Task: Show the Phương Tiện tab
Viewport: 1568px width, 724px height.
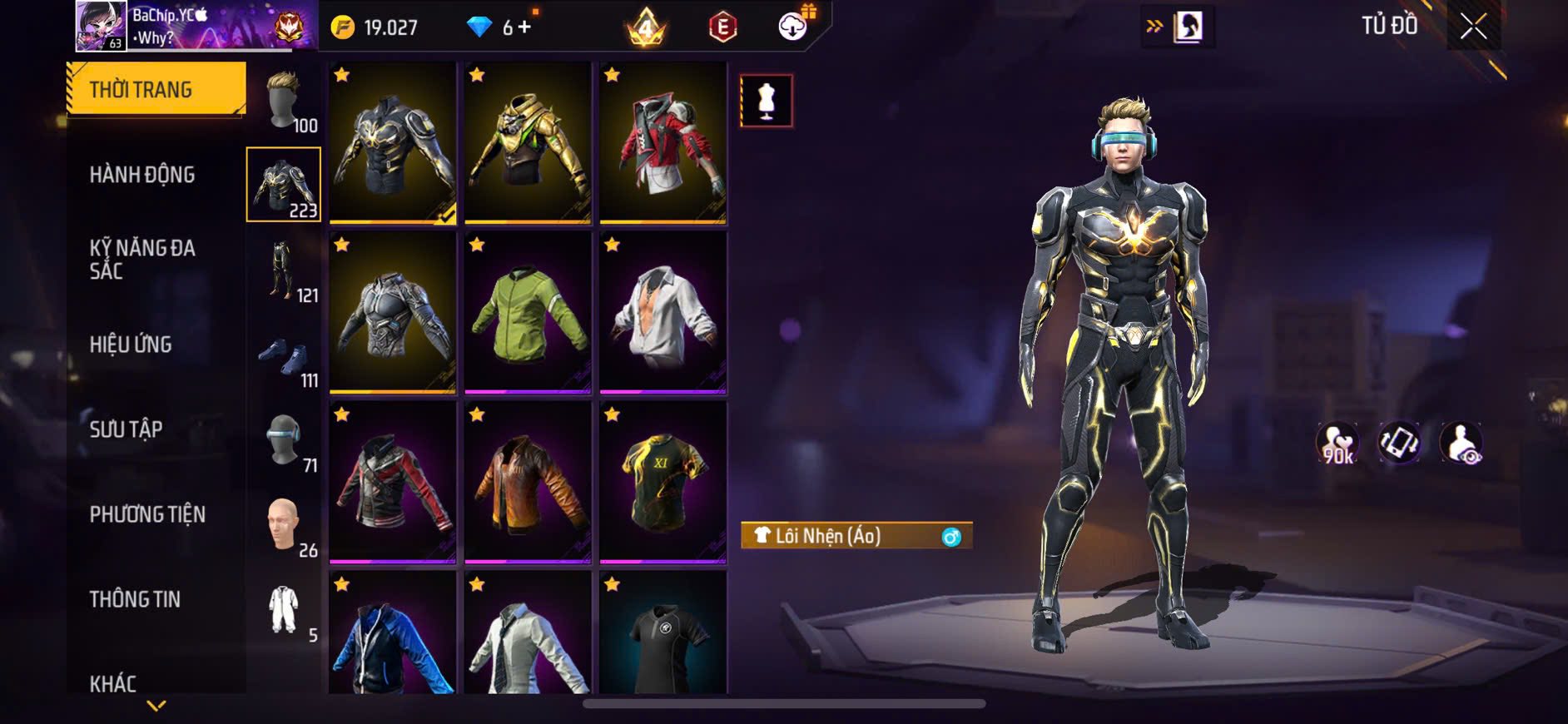Action: click(x=147, y=514)
